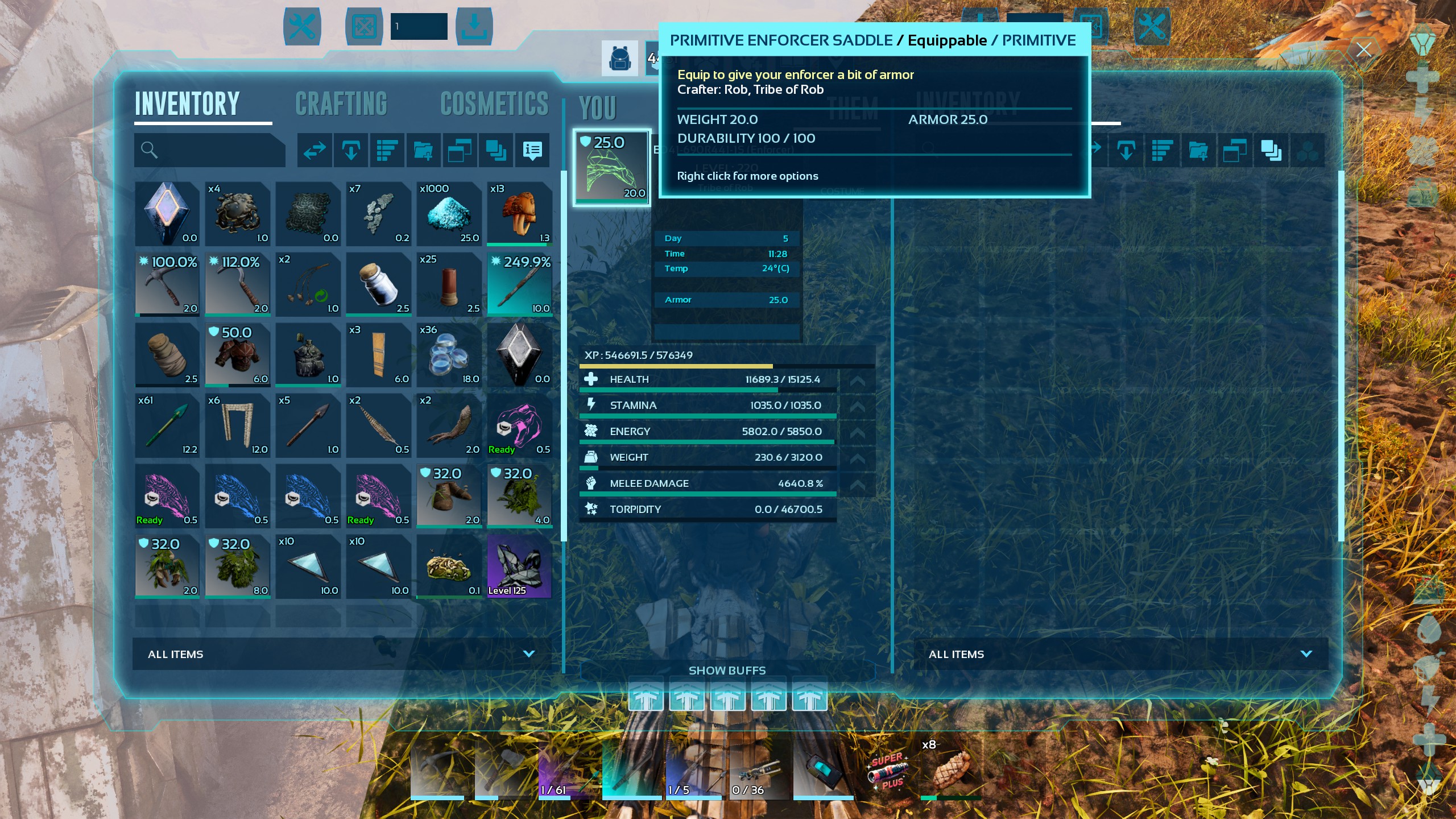Click the transfer all items button

pos(315,150)
